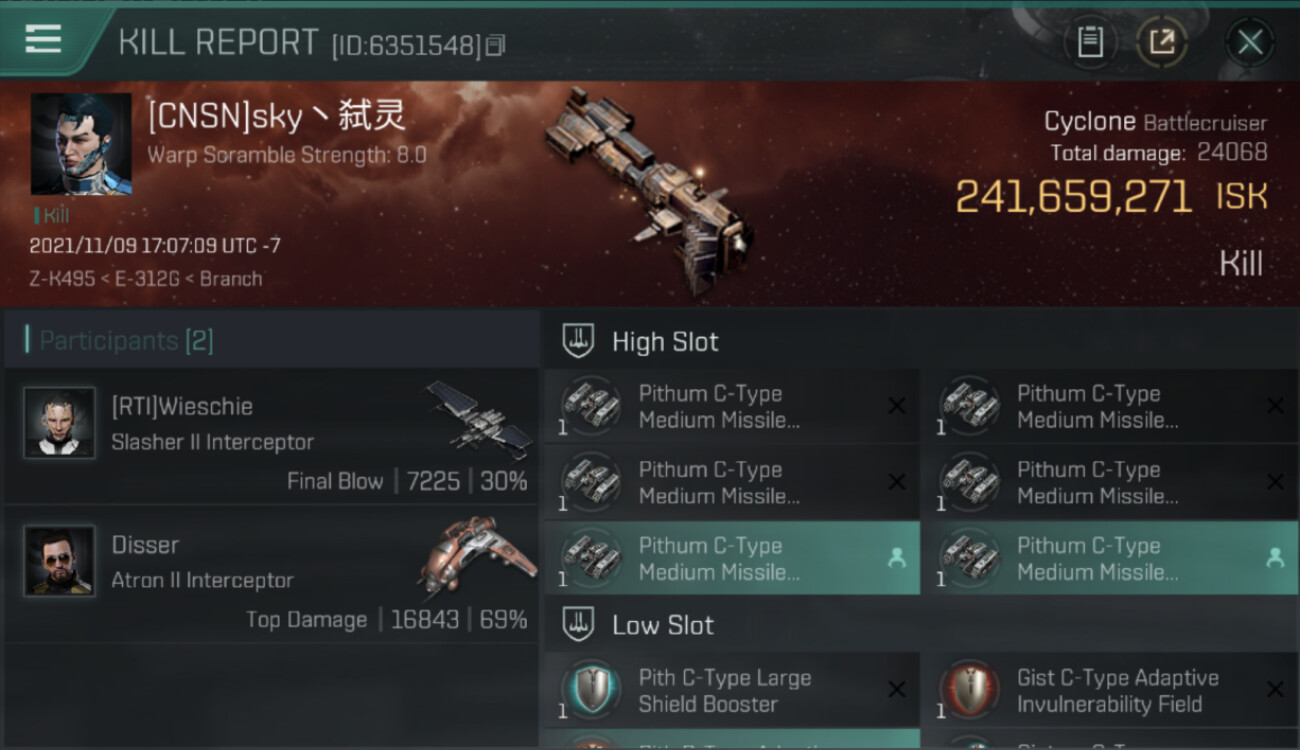View victim sky portrait

81,144
